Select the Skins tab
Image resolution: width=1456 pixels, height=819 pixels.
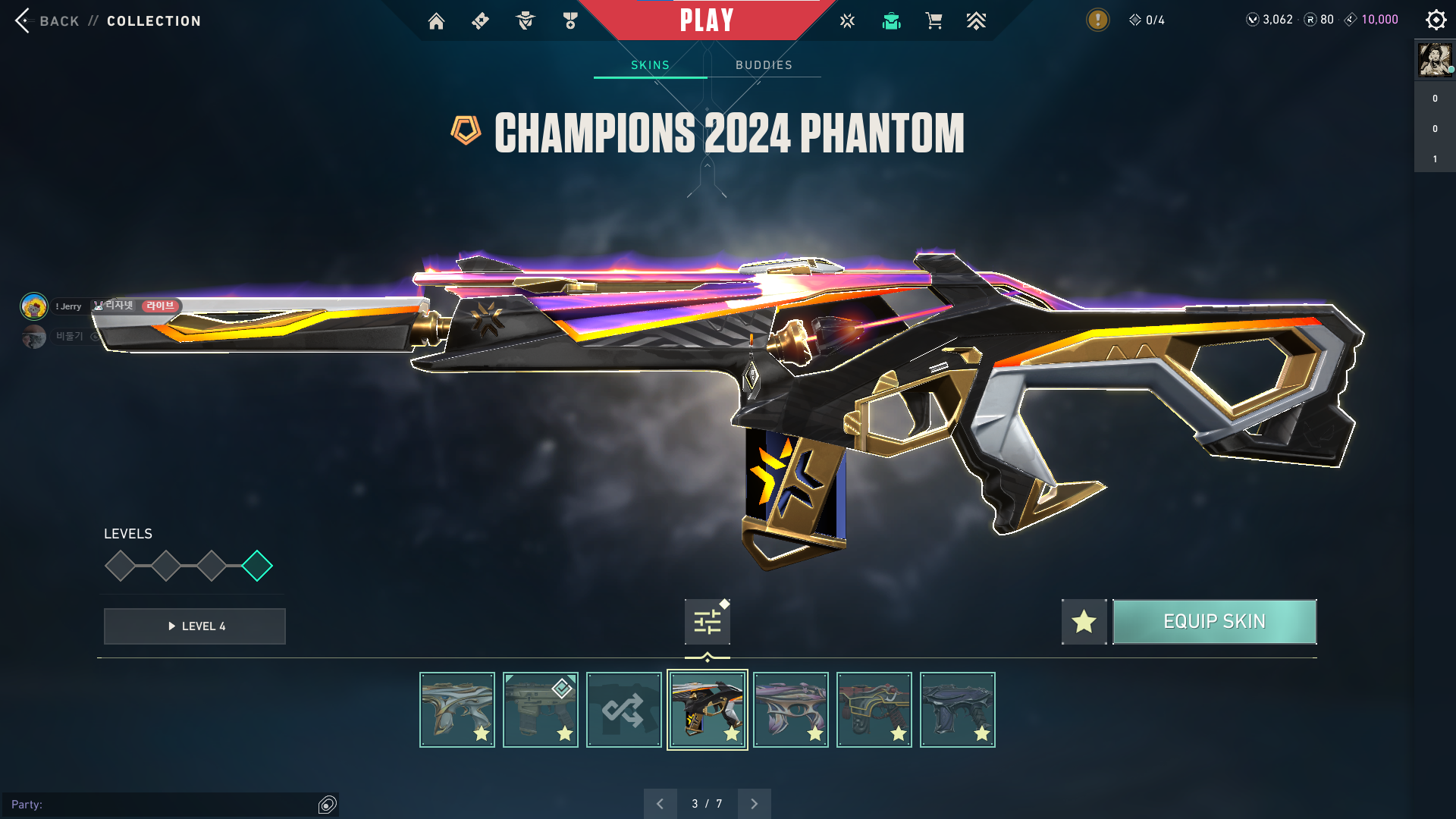pyautogui.click(x=650, y=65)
